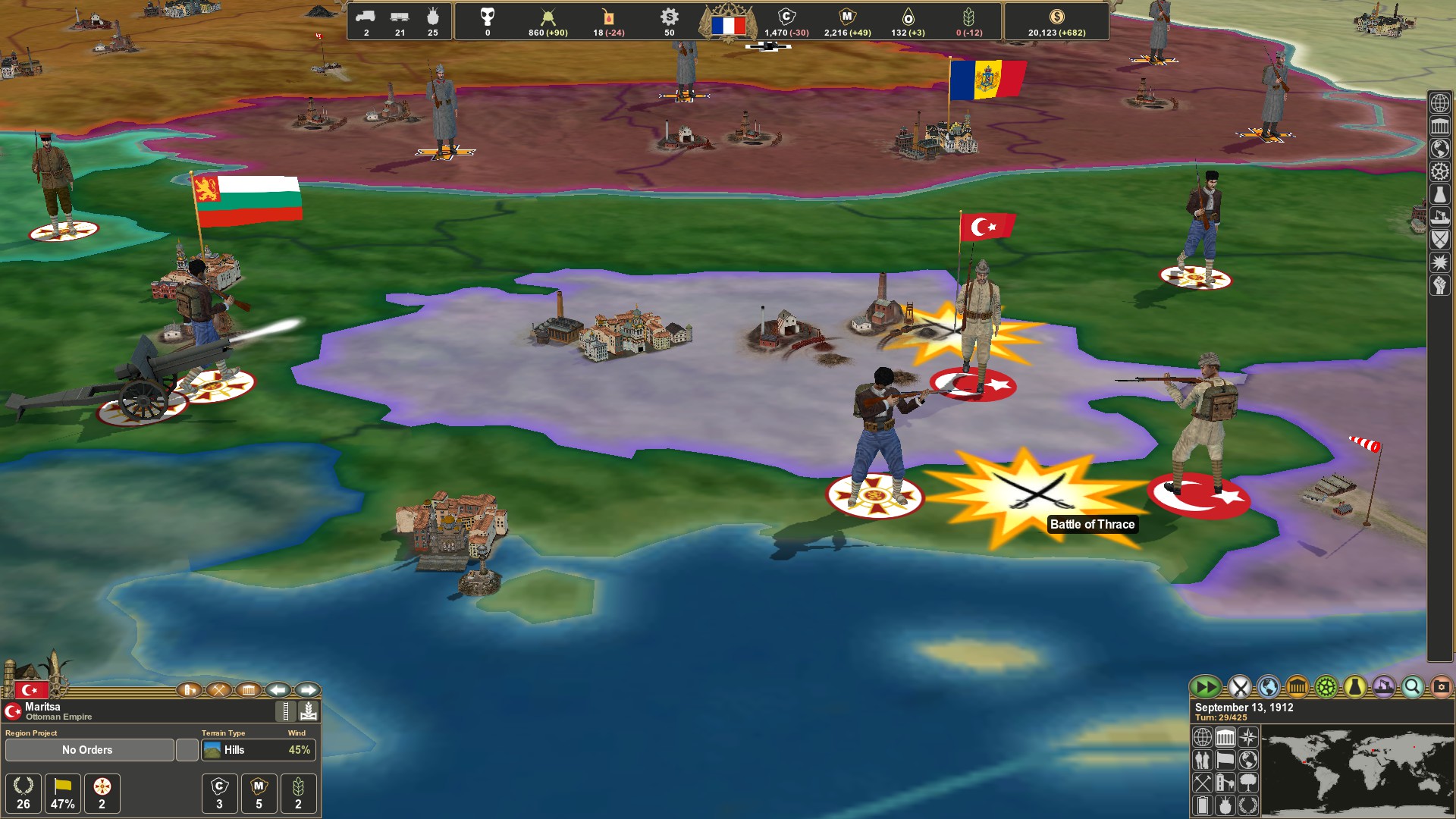Toggle the tree resource view on the minimap
The width and height of the screenshot is (1456, 819).
1248,784
